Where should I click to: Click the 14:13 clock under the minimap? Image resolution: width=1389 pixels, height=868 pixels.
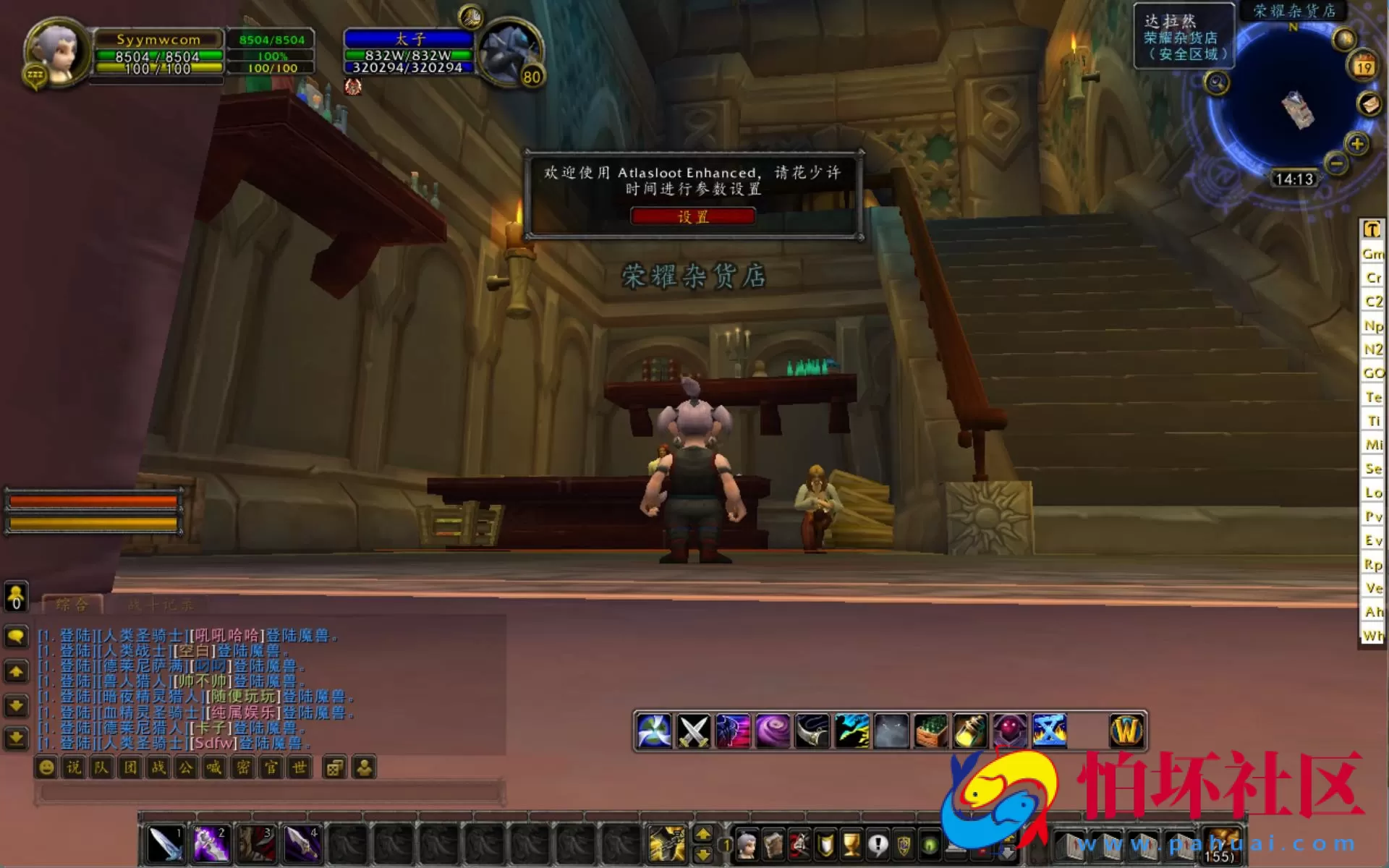pos(1294,179)
